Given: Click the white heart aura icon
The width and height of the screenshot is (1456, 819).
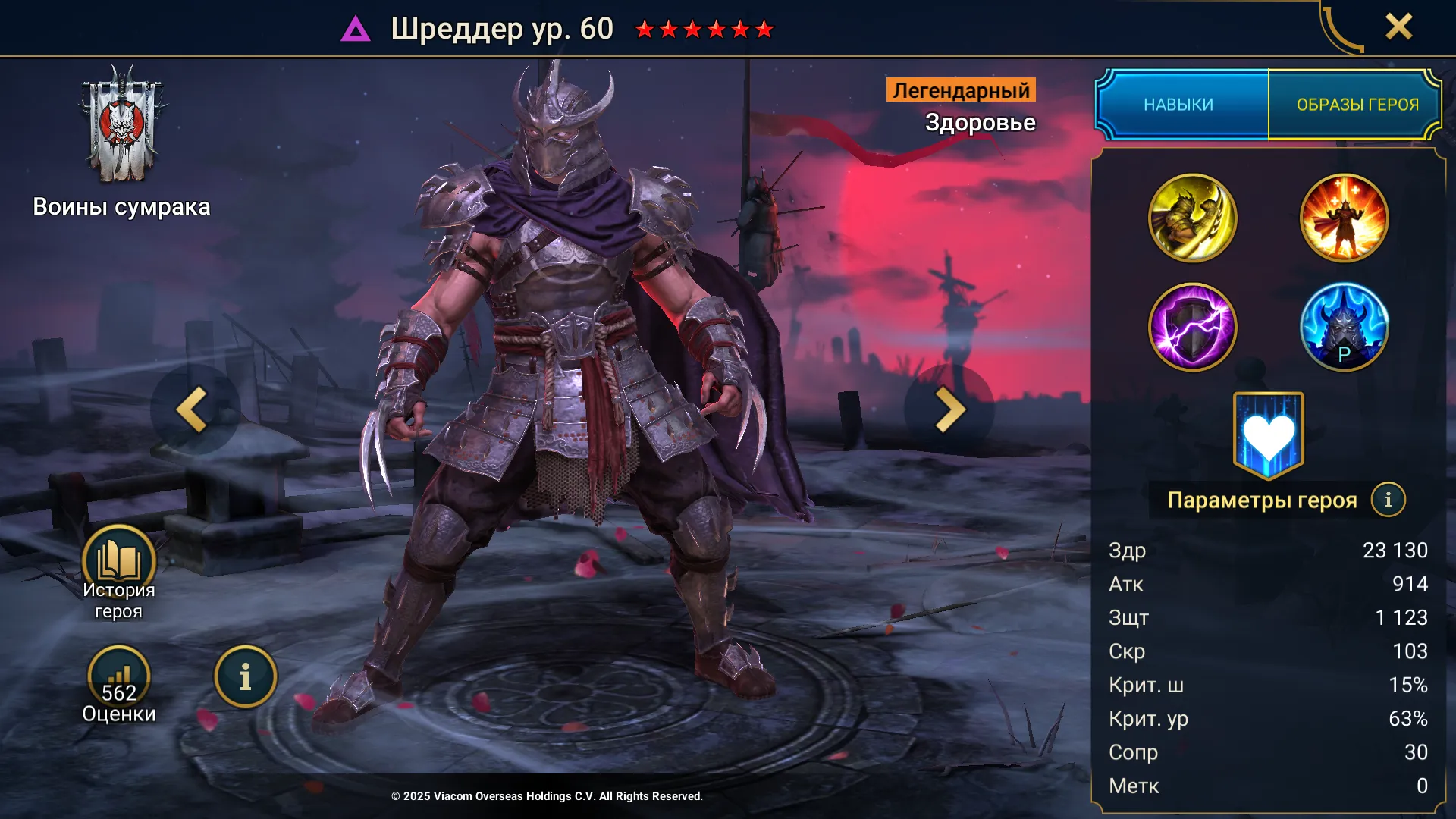Looking at the screenshot, I should point(1268,436).
